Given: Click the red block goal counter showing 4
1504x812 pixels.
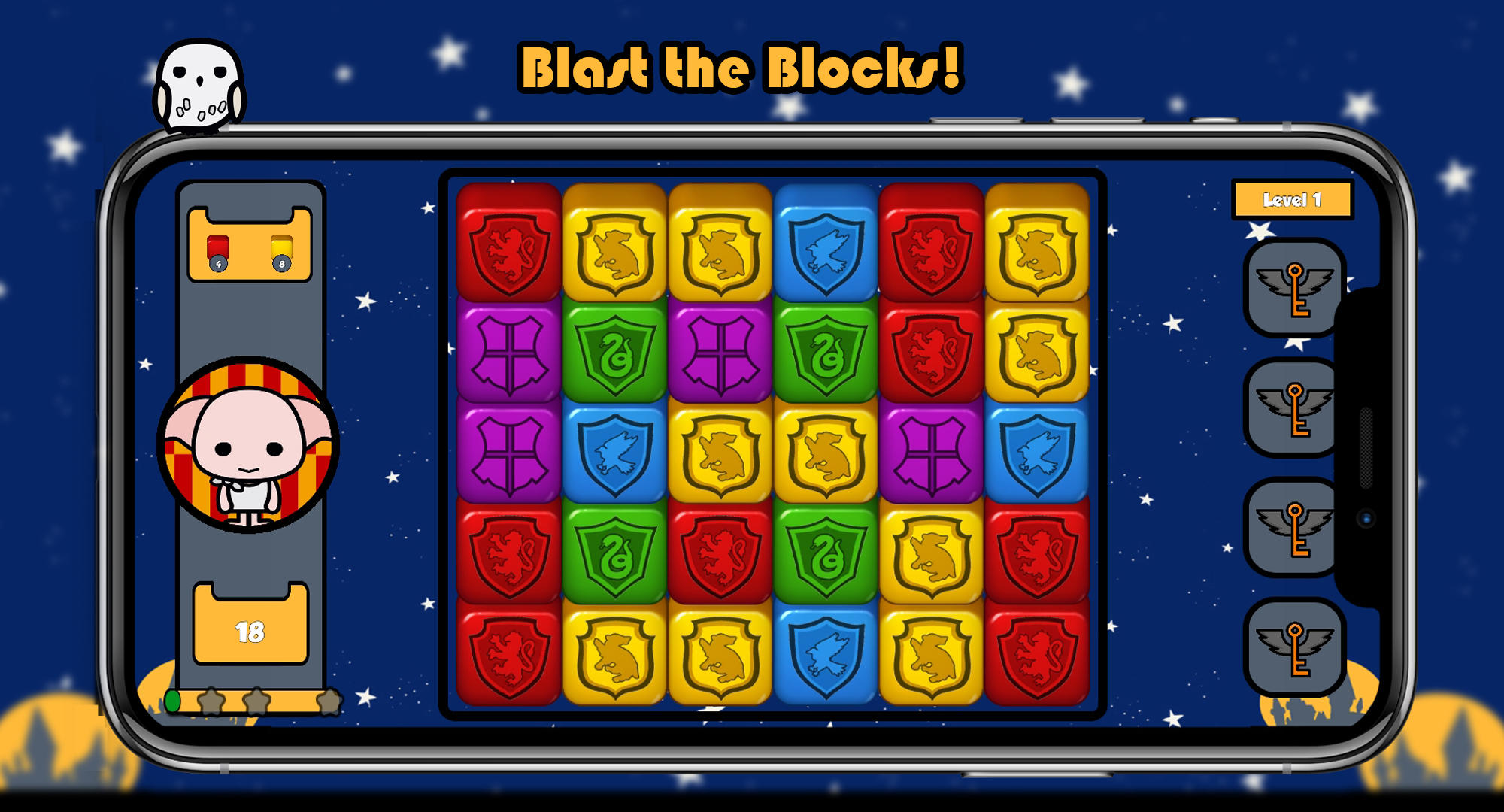Looking at the screenshot, I should coord(218,248).
